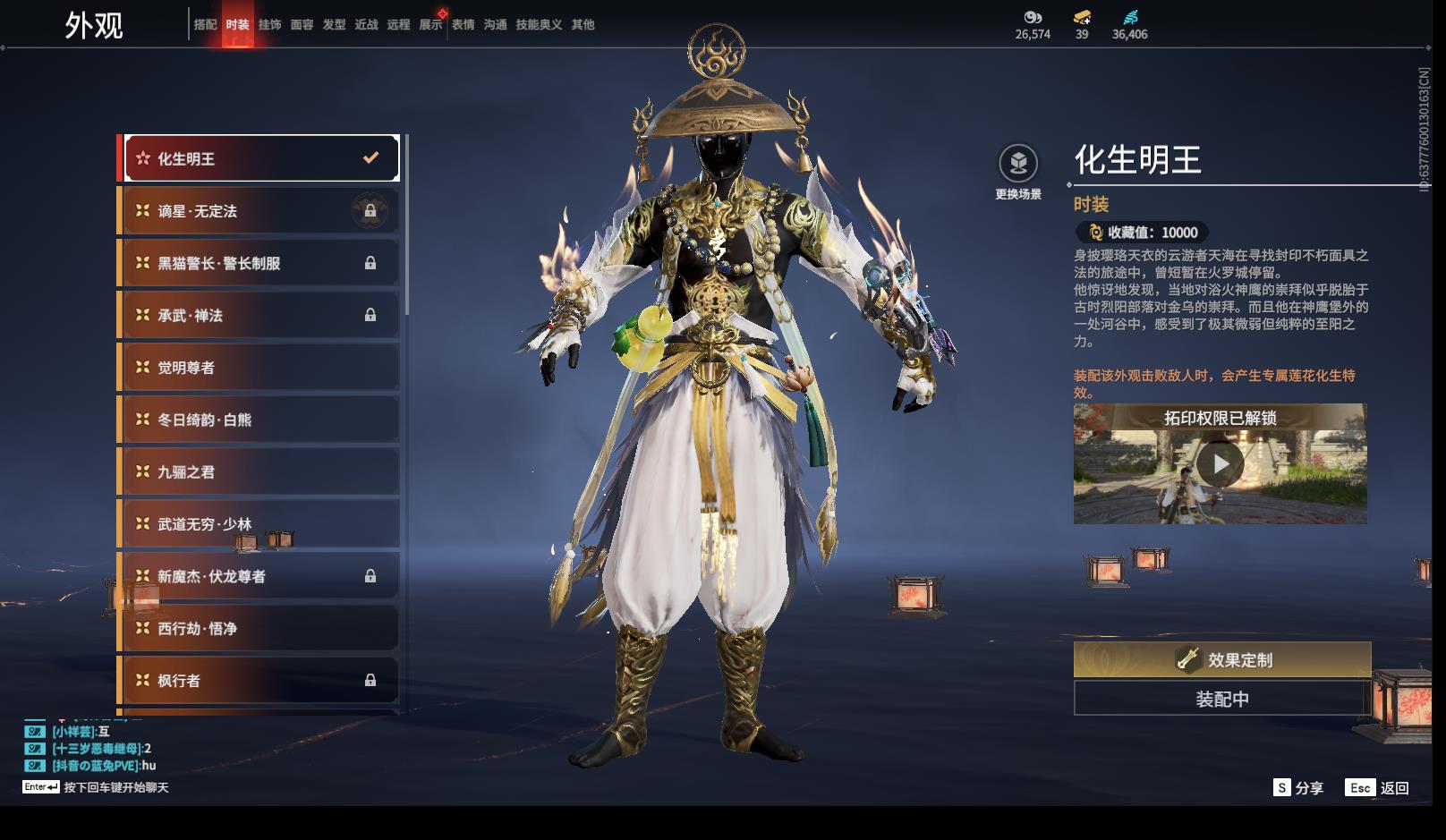
Task: Go to the 展示 tab
Action: 430,25
